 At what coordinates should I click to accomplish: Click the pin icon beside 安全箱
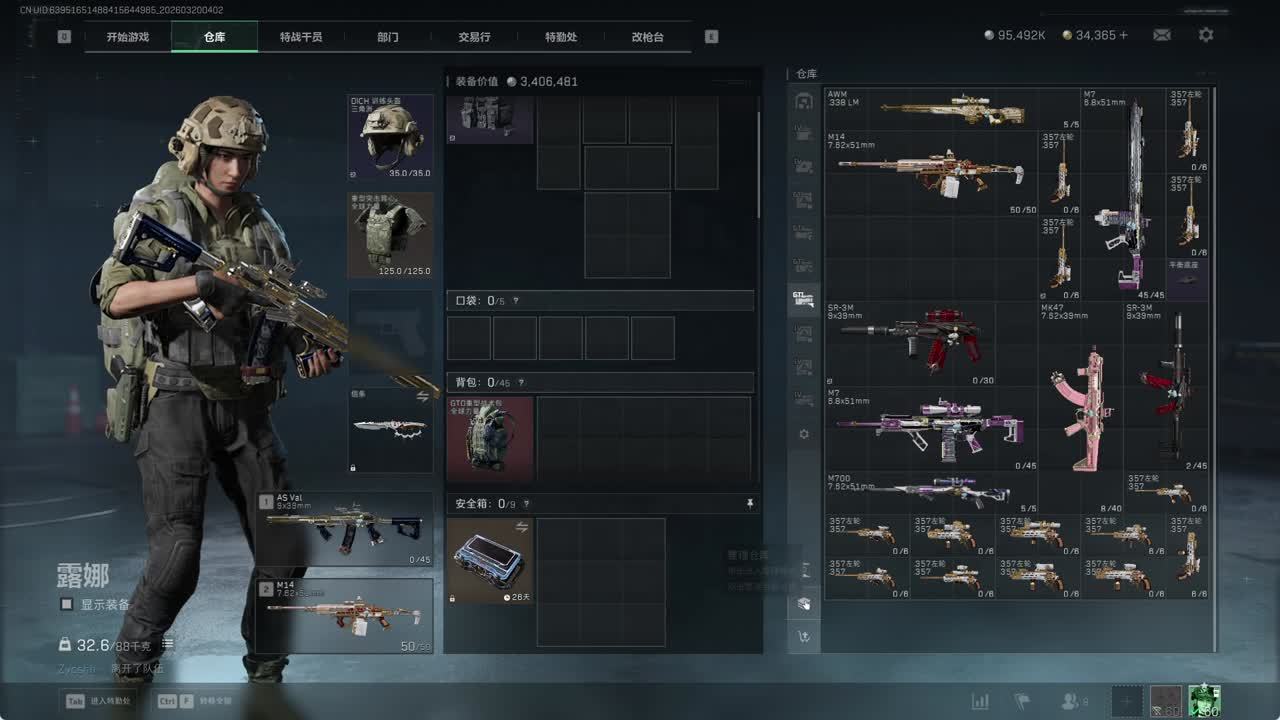750,504
